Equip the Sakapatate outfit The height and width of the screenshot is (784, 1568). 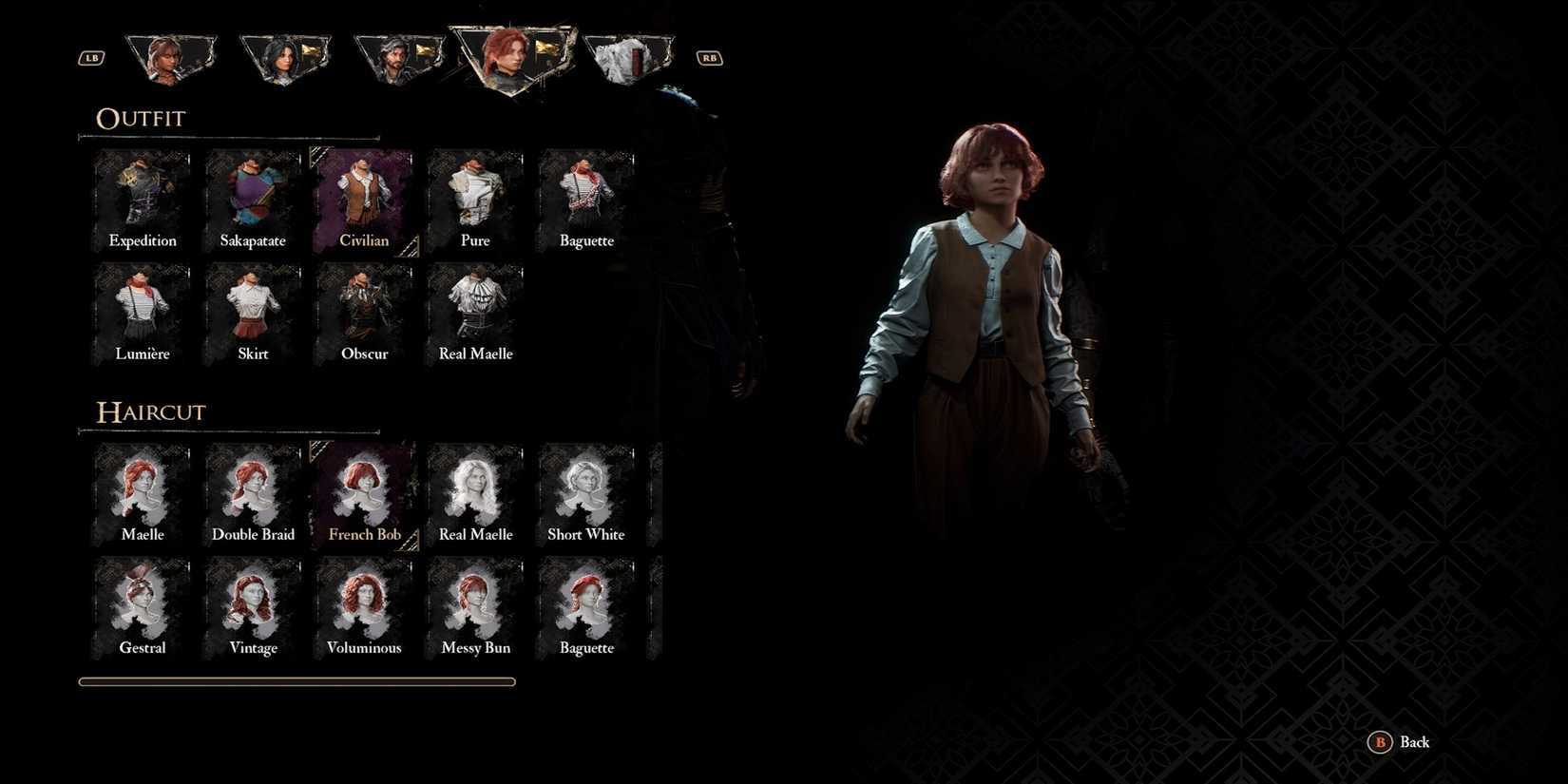(253, 195)
